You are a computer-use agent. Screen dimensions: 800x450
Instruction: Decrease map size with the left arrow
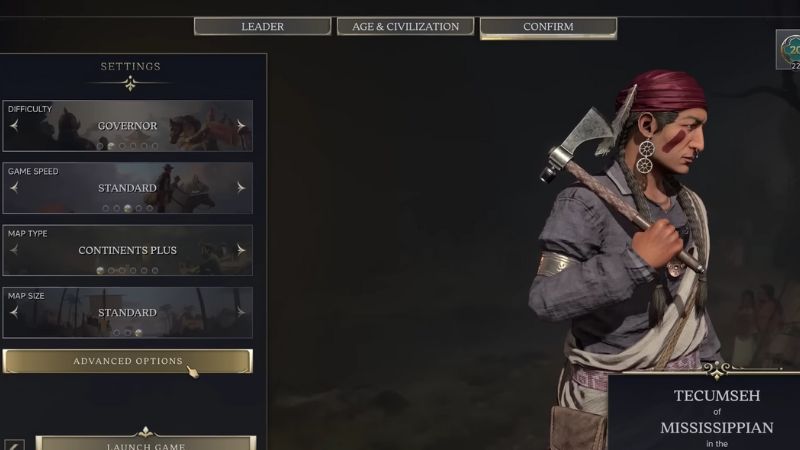(15, 312)
